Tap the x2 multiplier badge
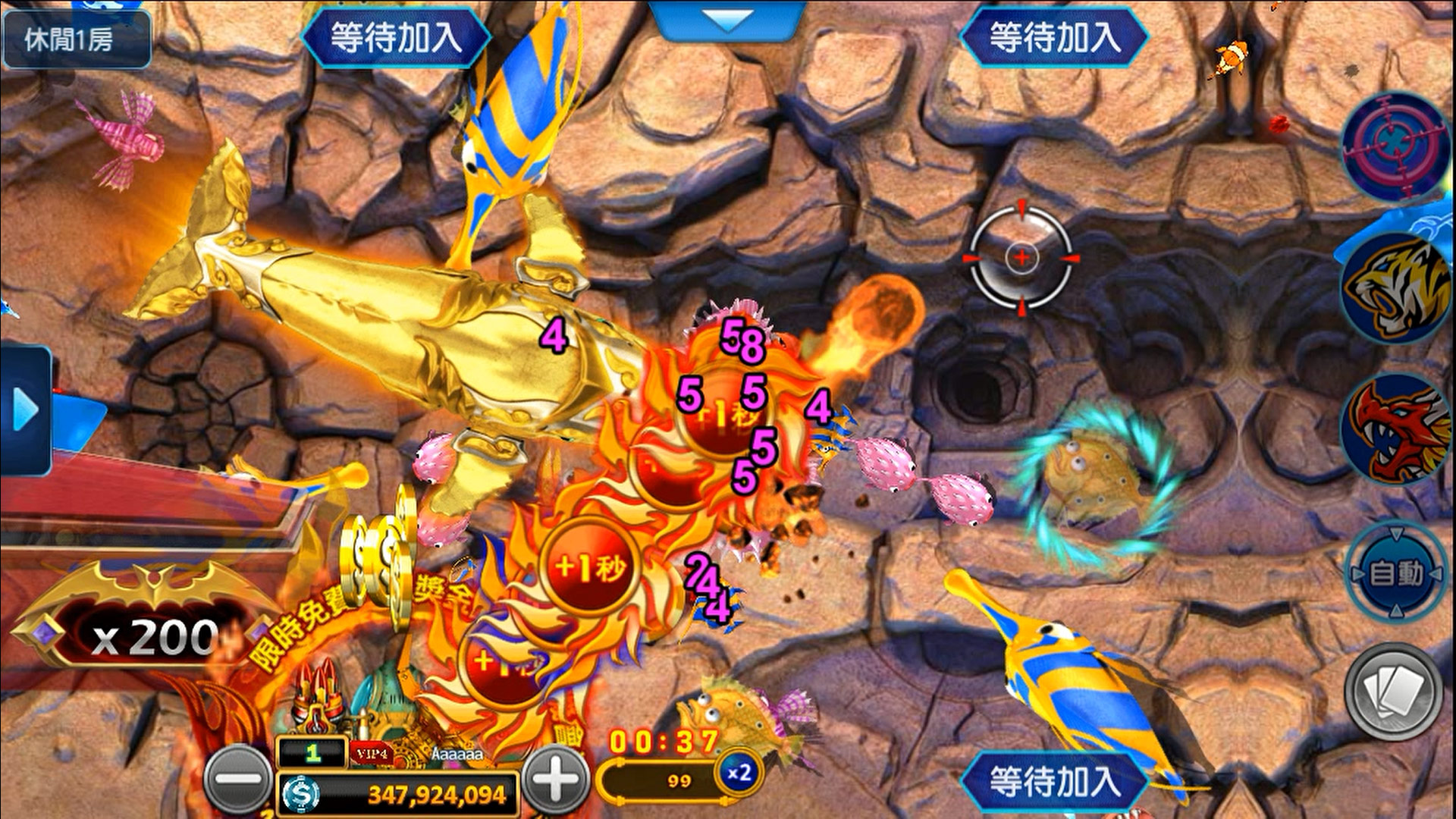The image size is (1456, 819). click(x=738, y=773)
